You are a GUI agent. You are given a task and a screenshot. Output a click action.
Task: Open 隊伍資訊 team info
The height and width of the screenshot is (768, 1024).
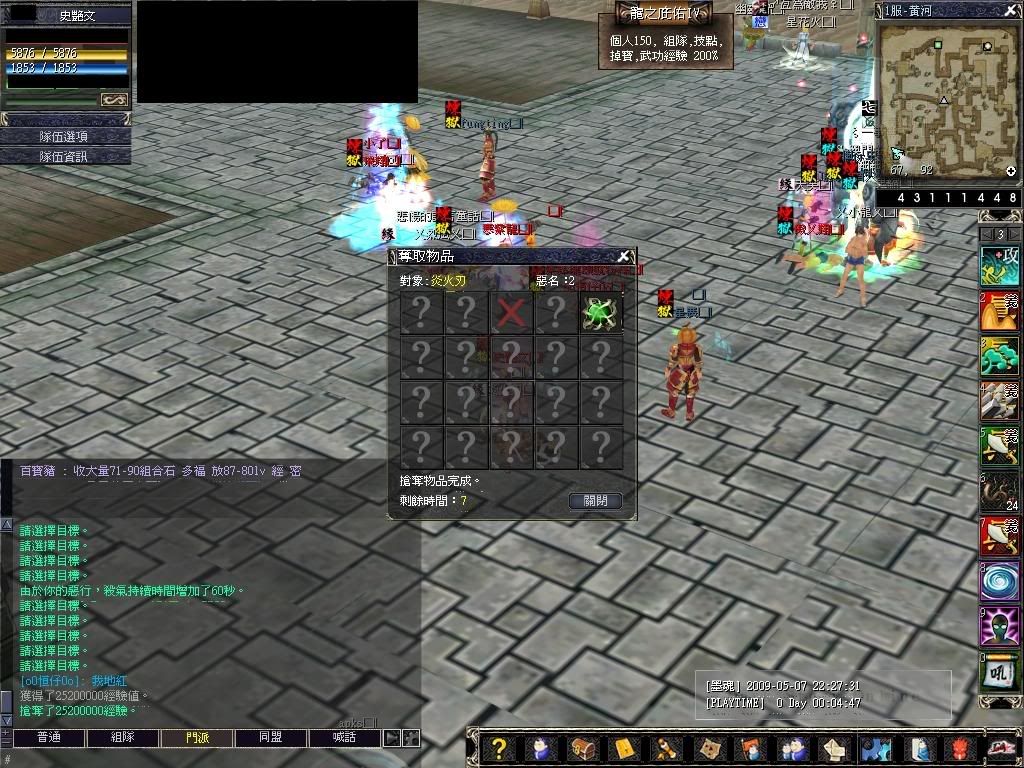(65, 156)
